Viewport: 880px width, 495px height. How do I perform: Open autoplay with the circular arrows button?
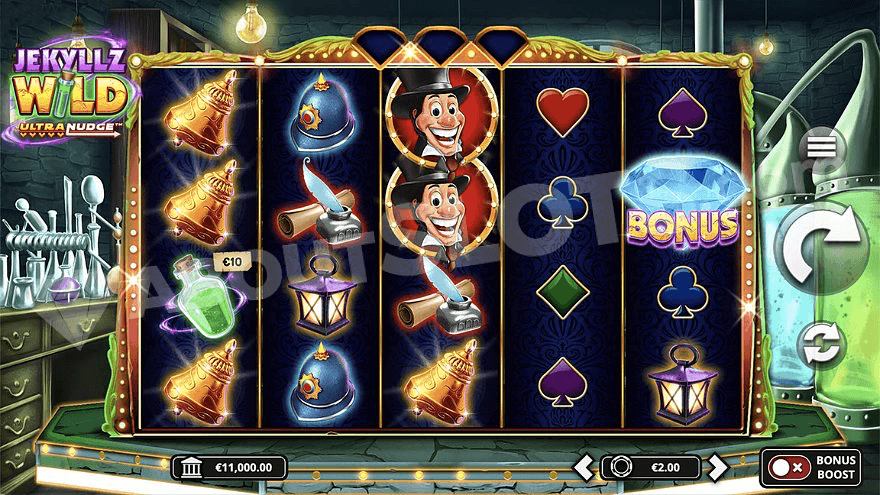(822, 344)
